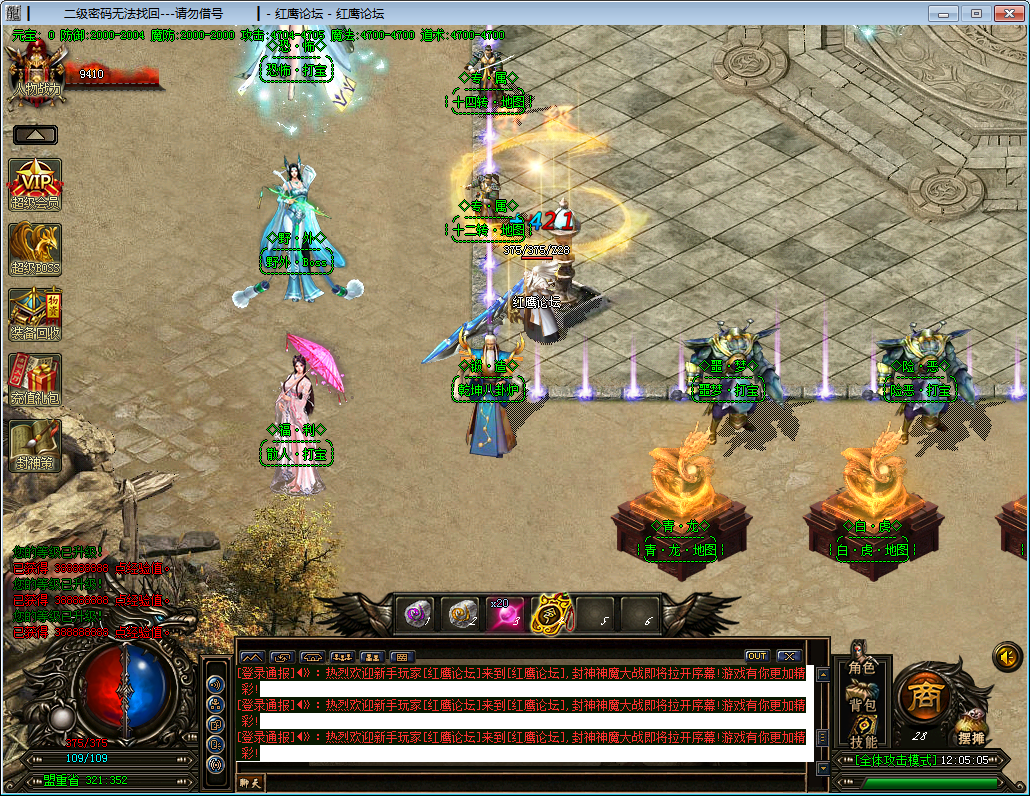Click the OUT button above the chat
This screenshot has height=796, width=1030.
pyautogui.click(x=756, y=656)
